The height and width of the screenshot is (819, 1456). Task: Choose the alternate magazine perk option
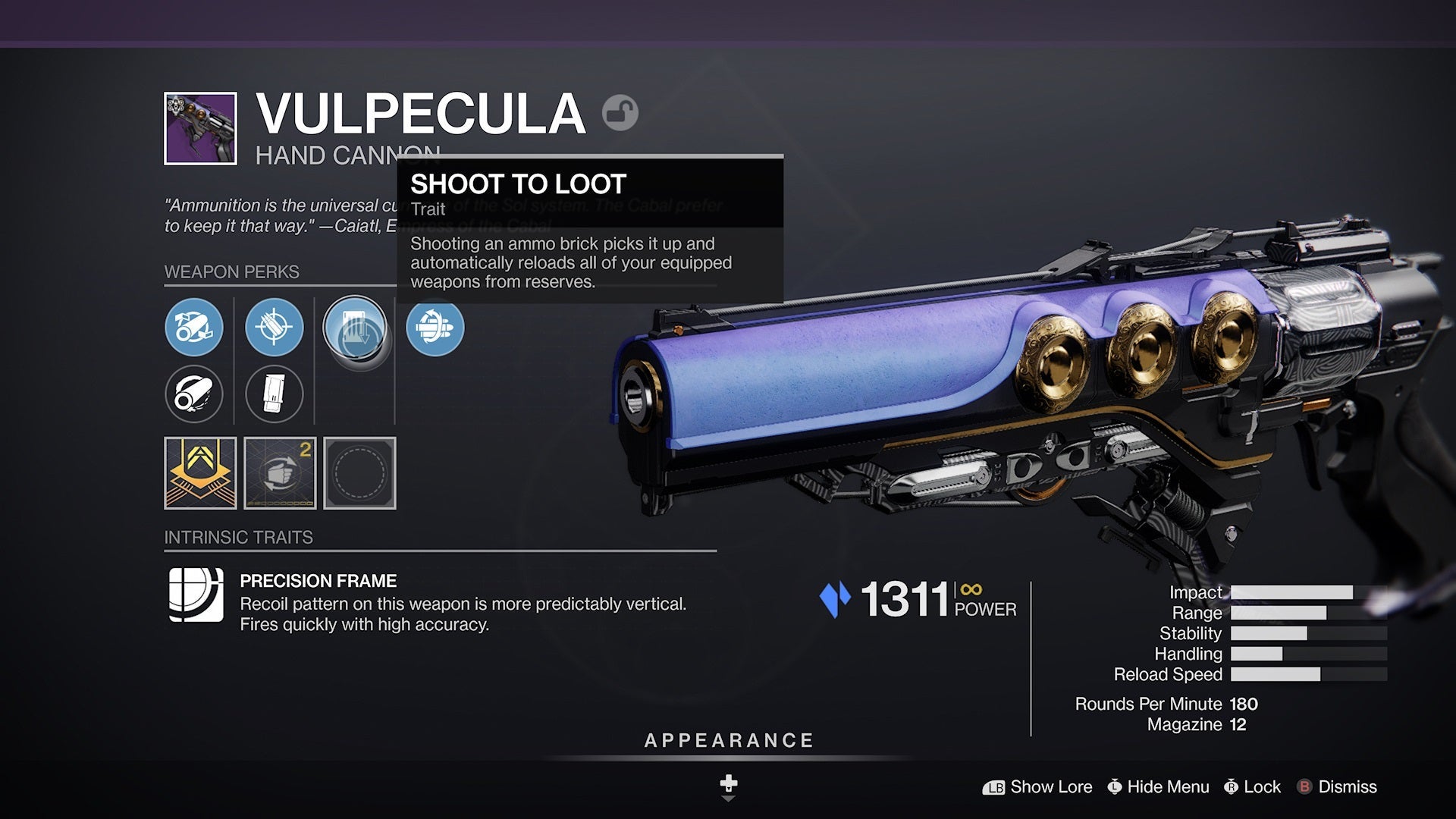pos(275,394)
